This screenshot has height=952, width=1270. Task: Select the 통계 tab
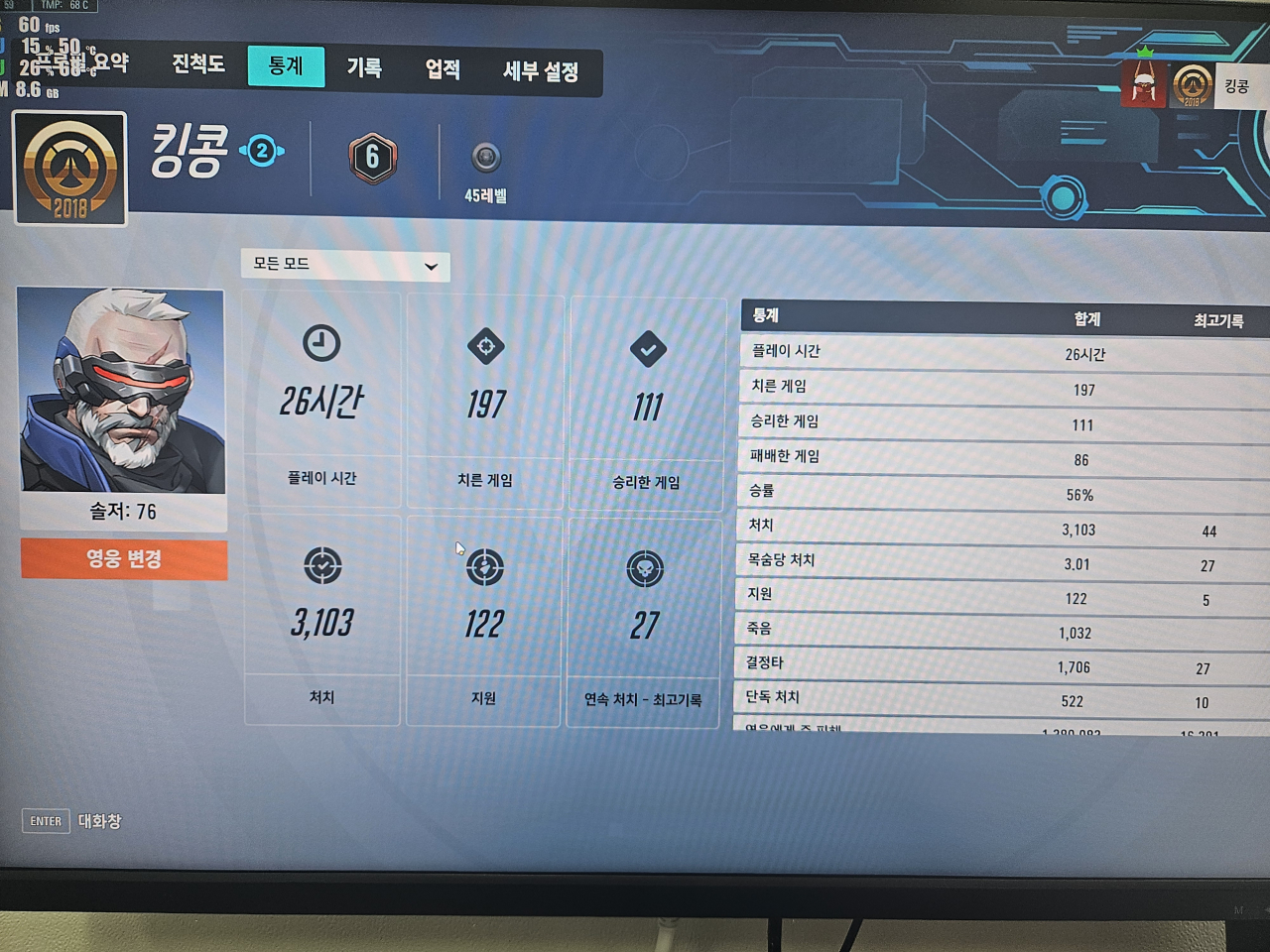click(286, 66)
